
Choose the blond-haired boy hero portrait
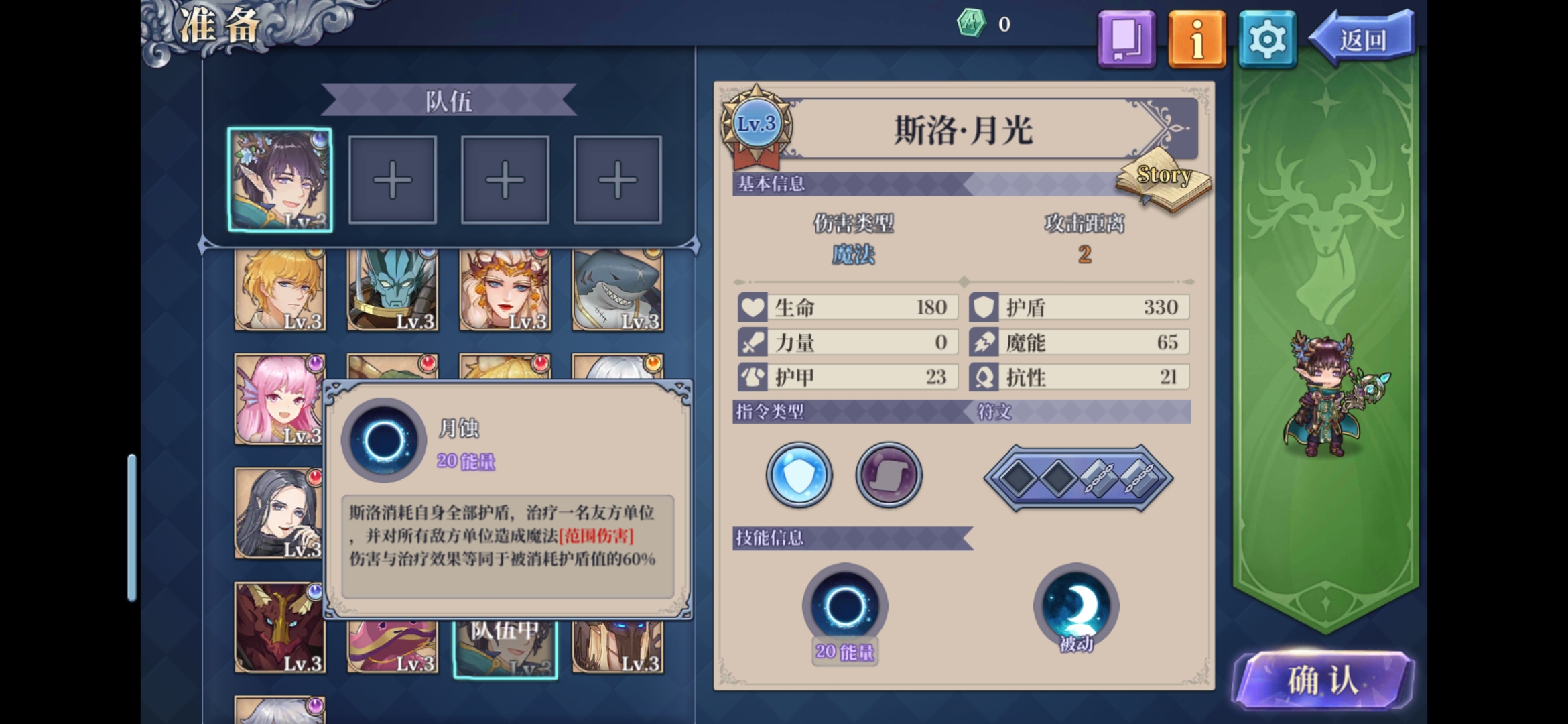coord(280,291)
